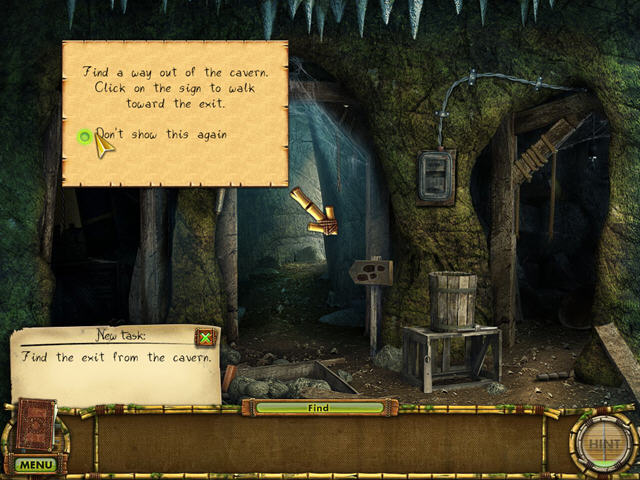Close the New task note
This screenshot has width=640, height=480.
(206, 337)
